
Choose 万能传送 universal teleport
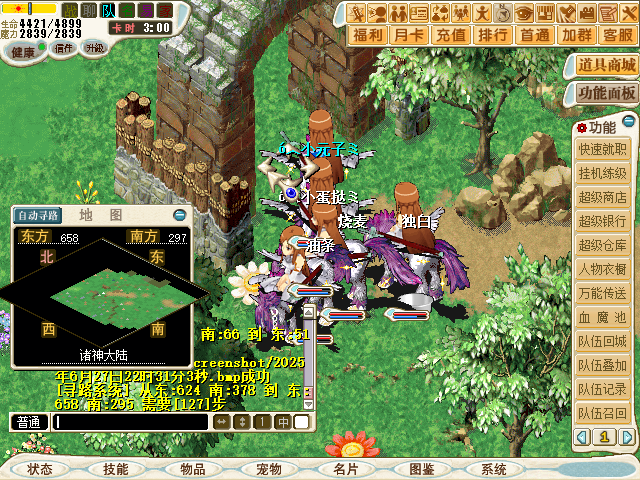[603, 294]
